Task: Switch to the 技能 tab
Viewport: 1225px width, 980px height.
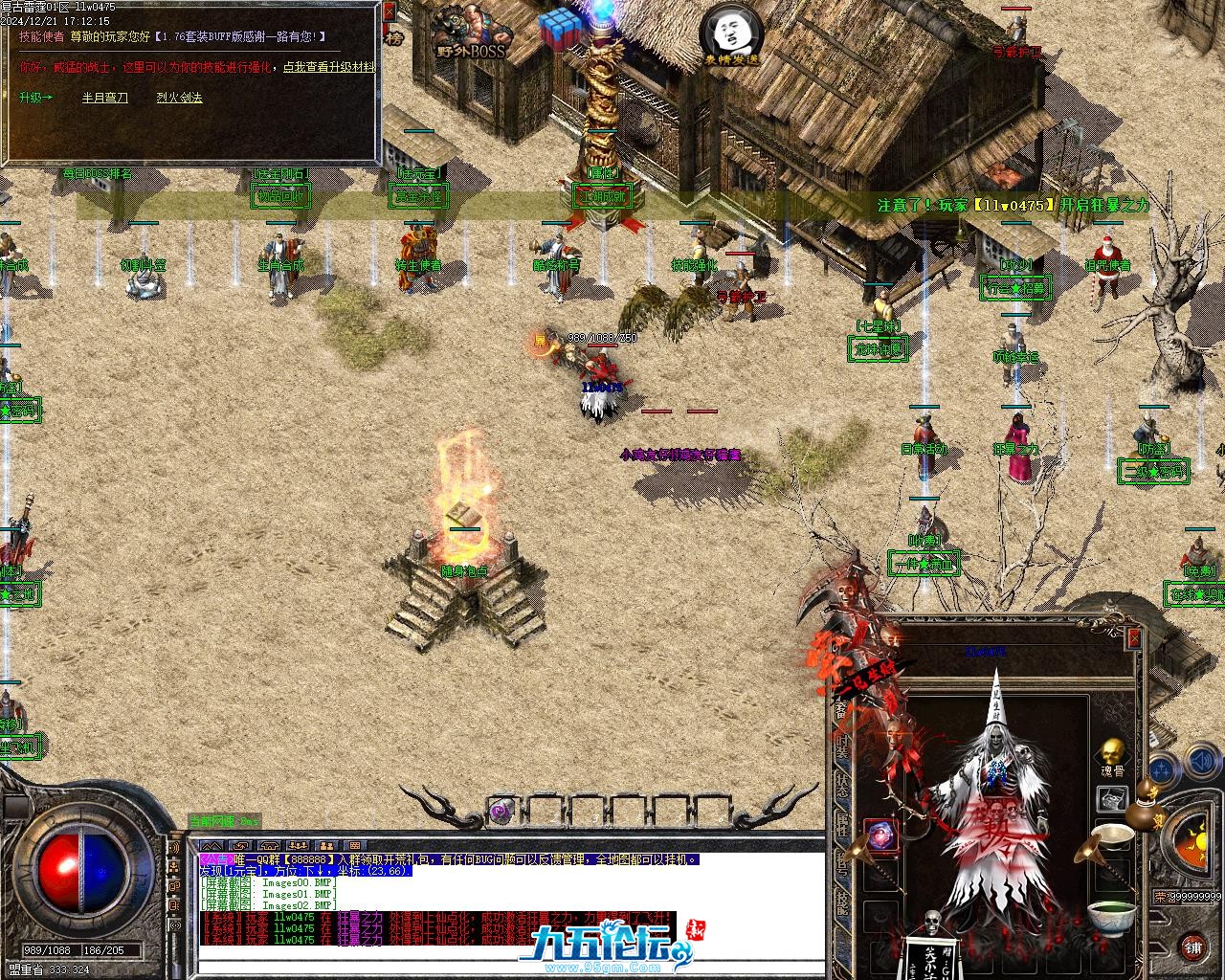Action: coord(842,902)
